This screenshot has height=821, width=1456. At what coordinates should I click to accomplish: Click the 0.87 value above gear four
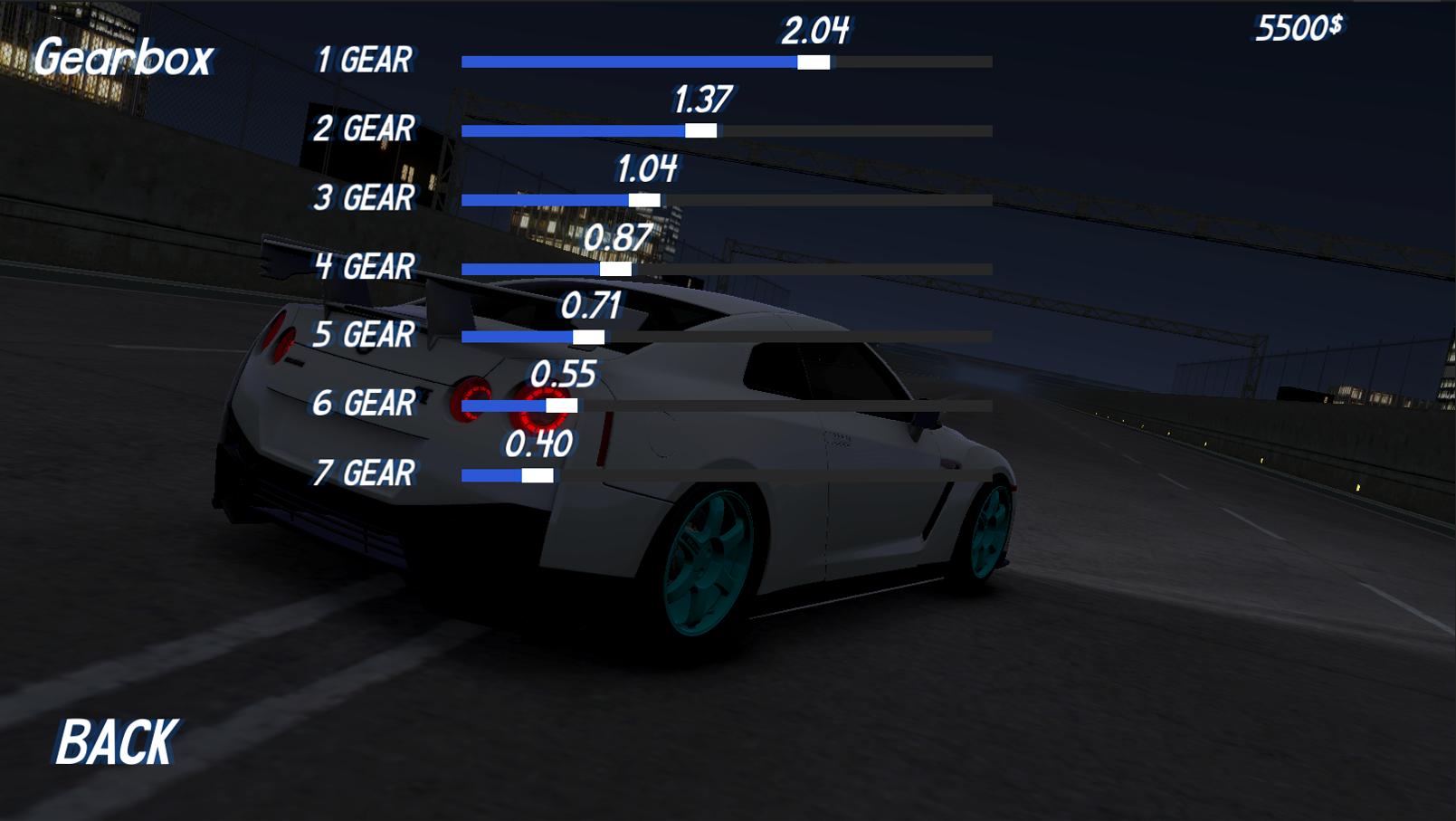coord(619,235)
